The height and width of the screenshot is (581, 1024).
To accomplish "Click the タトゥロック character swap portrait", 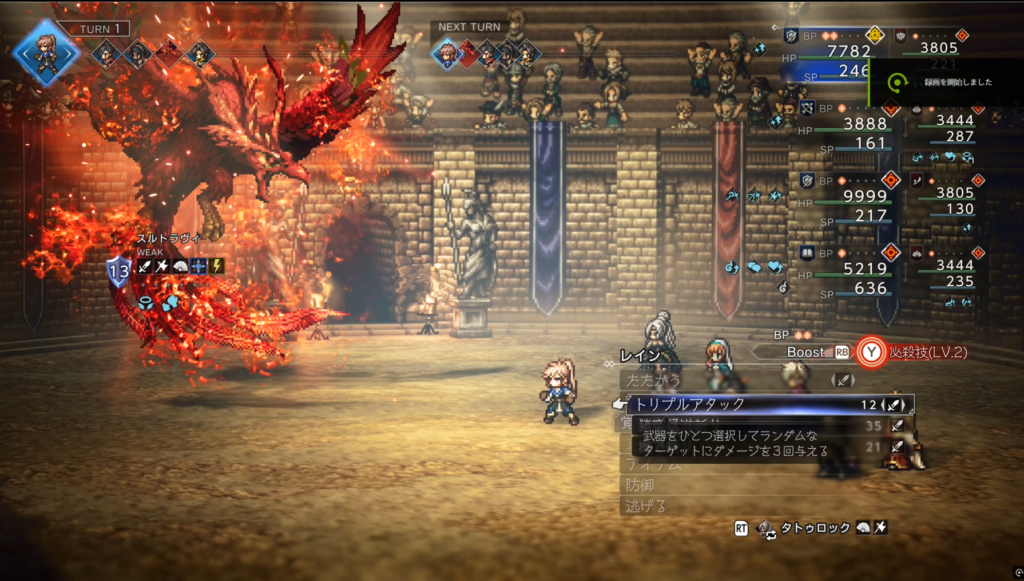I will 766,527.
